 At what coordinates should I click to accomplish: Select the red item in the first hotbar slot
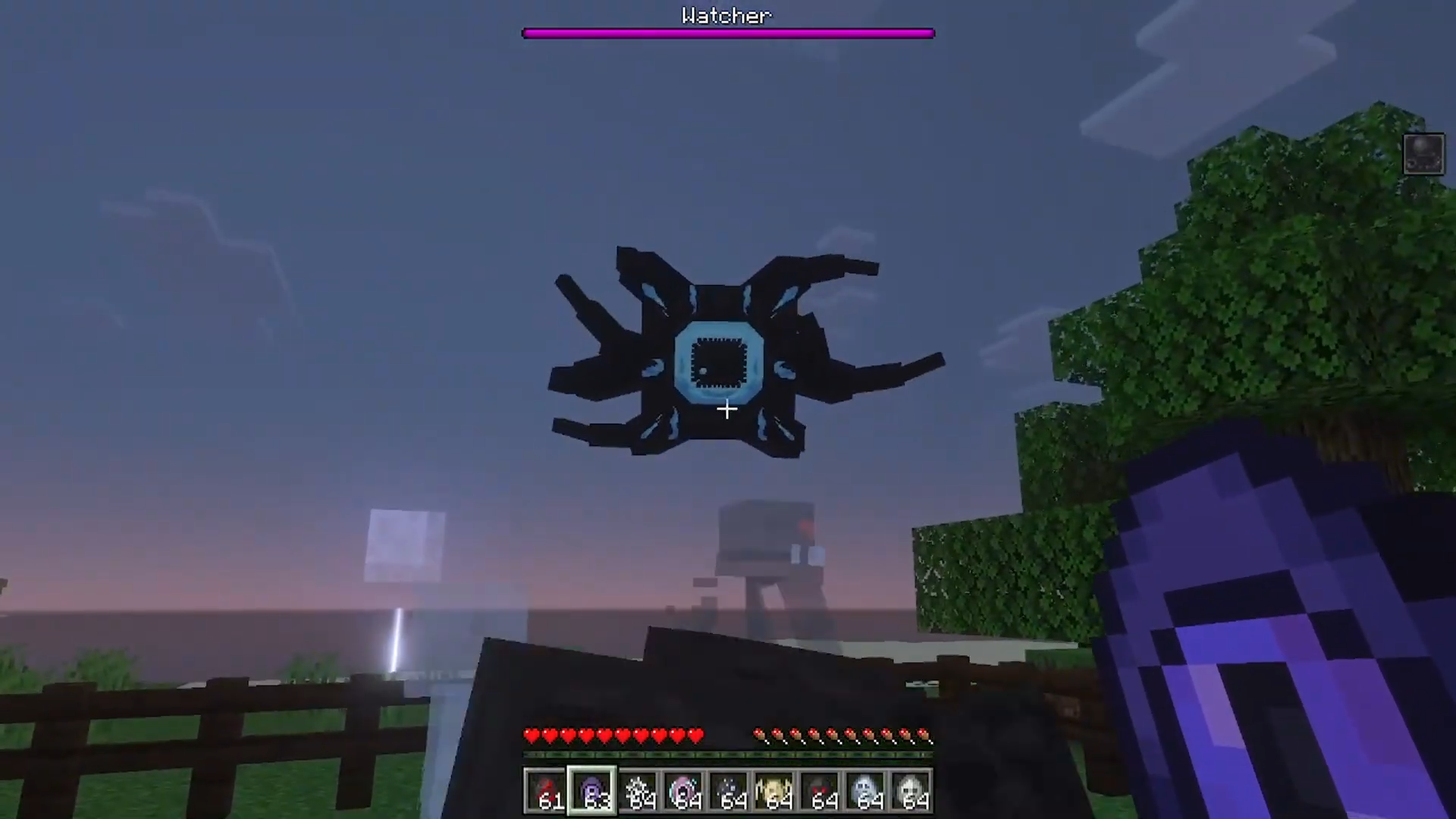click(x=547, y=789)
